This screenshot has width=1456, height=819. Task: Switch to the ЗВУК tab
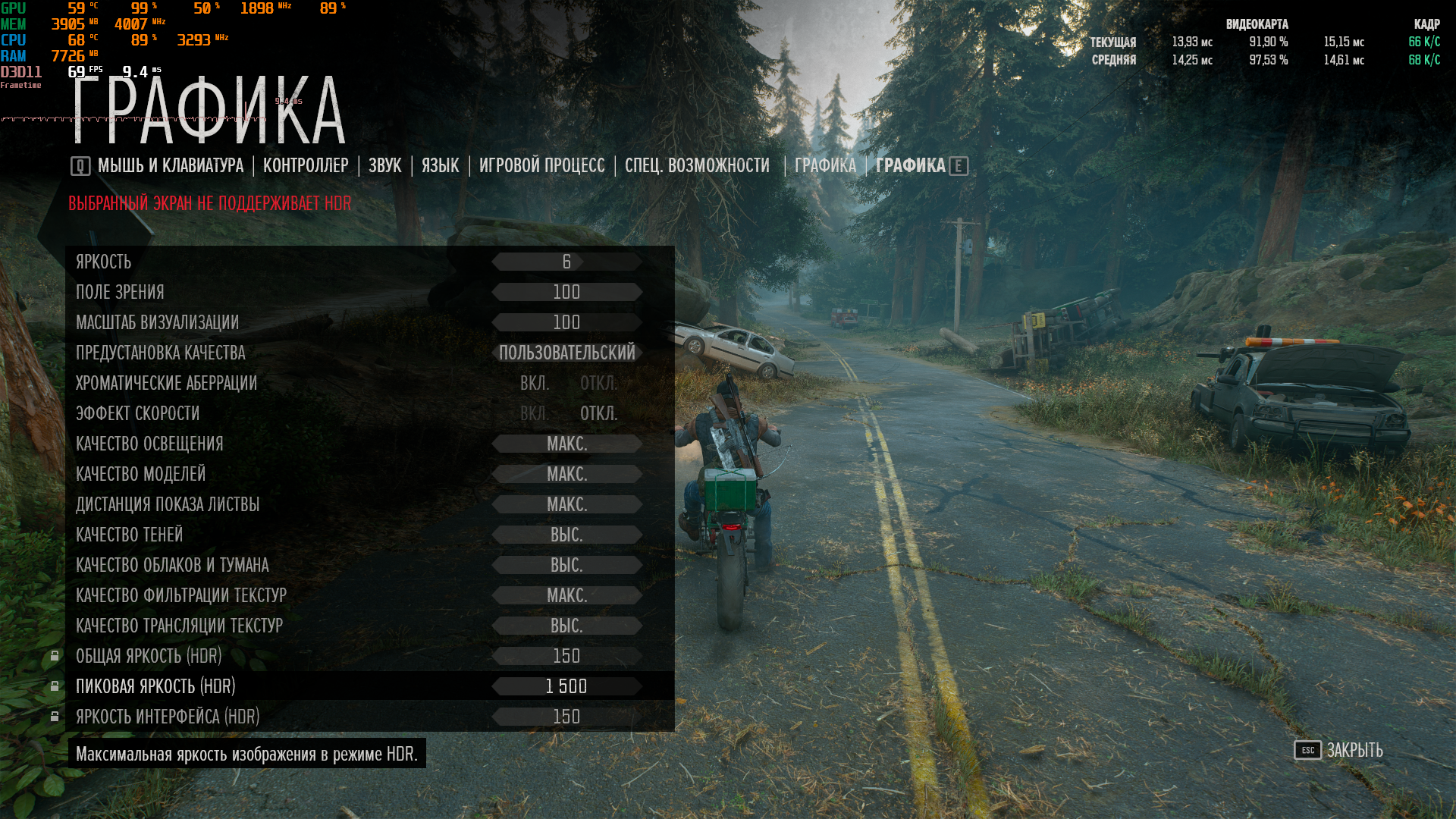(384, 166)
